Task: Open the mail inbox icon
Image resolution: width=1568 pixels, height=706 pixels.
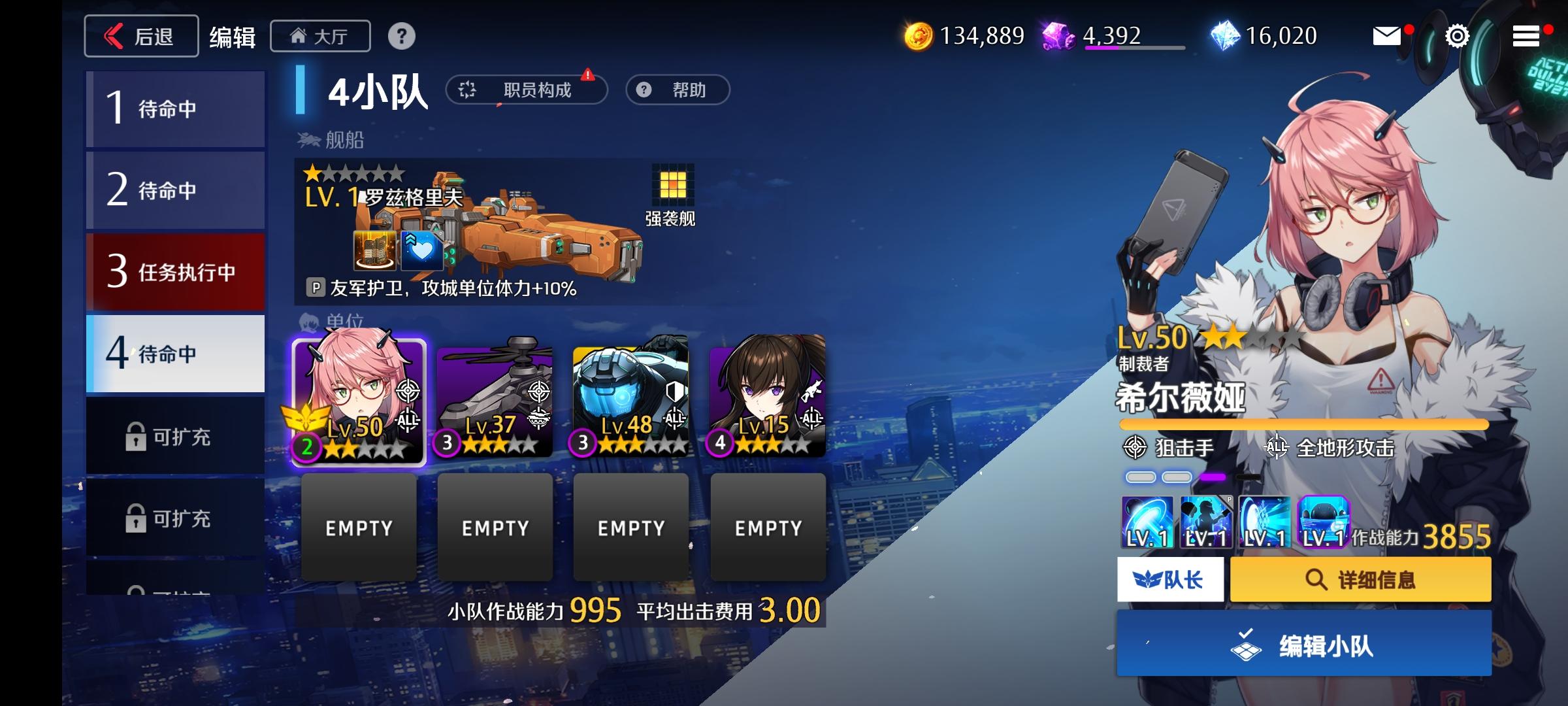Action: (1386, 36)
